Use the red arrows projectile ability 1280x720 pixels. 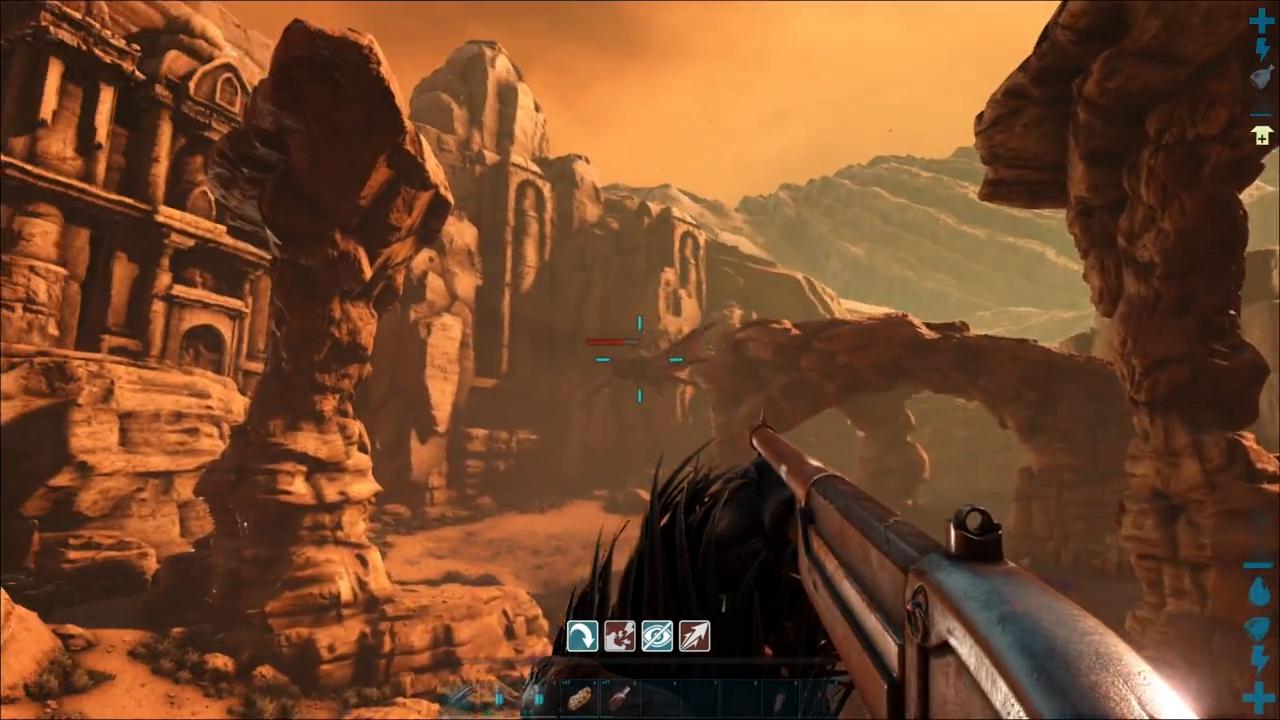coord(694,636)
